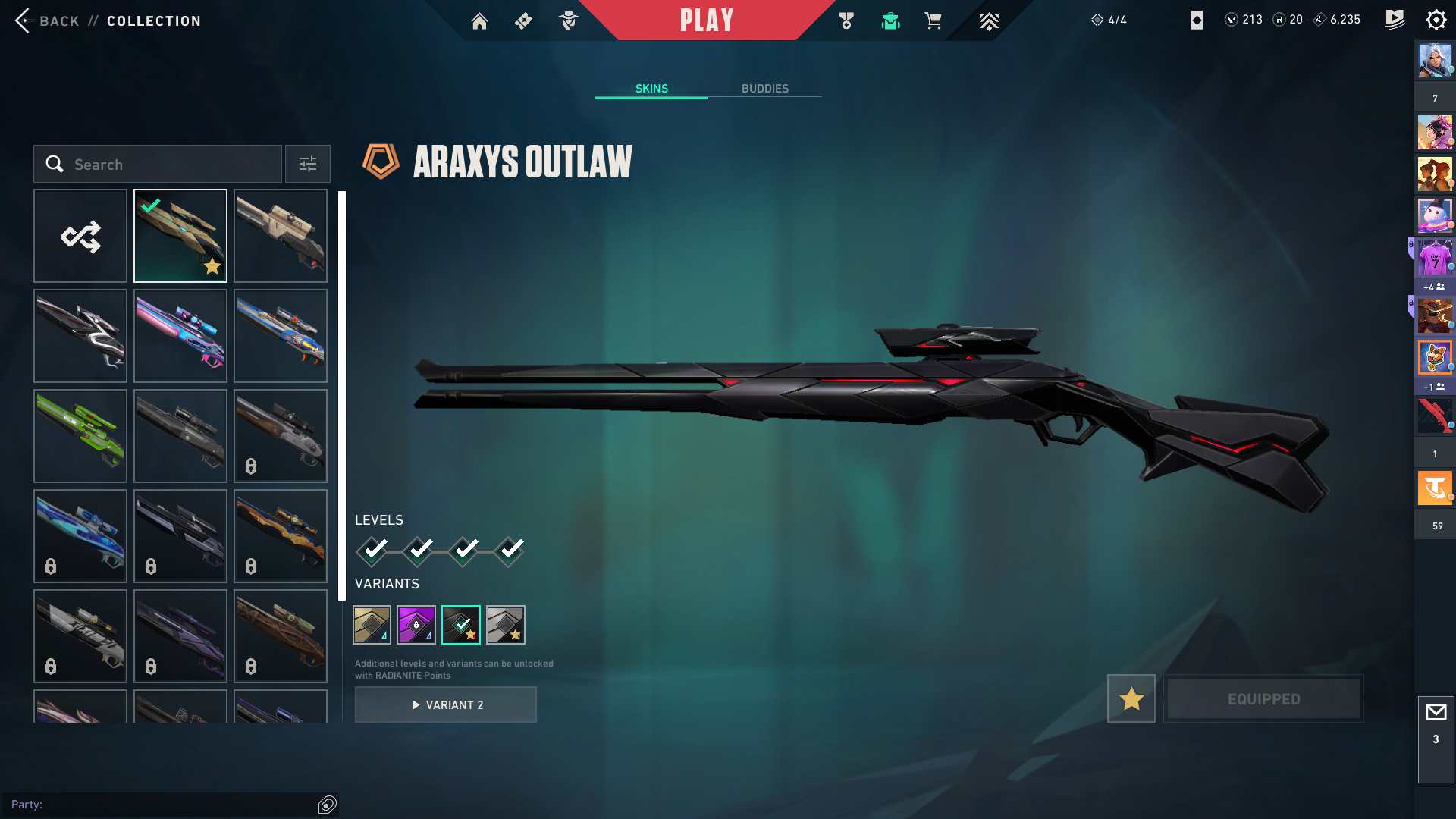Open the settings gear
1456x819 pixels.
(1436, 20)
